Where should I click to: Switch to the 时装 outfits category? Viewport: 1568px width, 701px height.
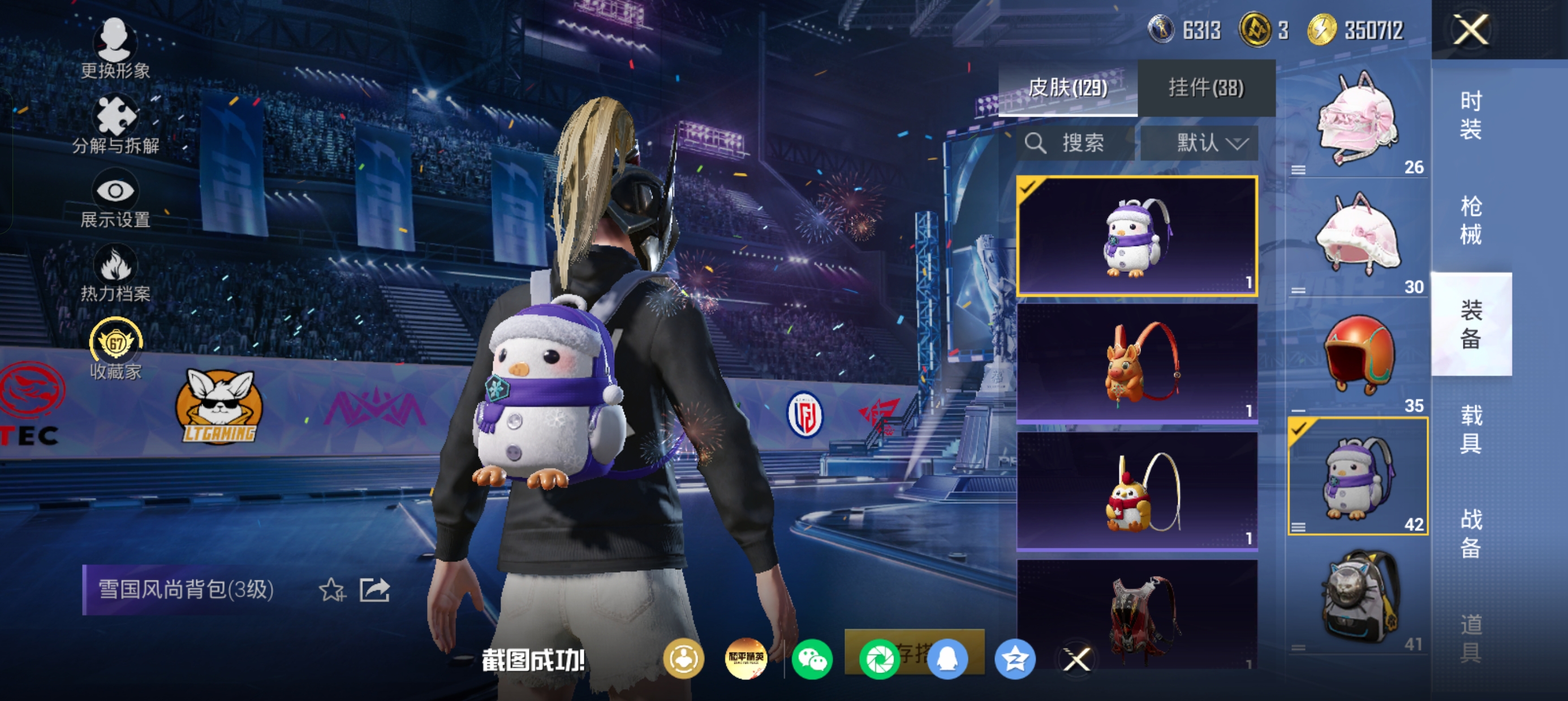tap(1471, 115)
